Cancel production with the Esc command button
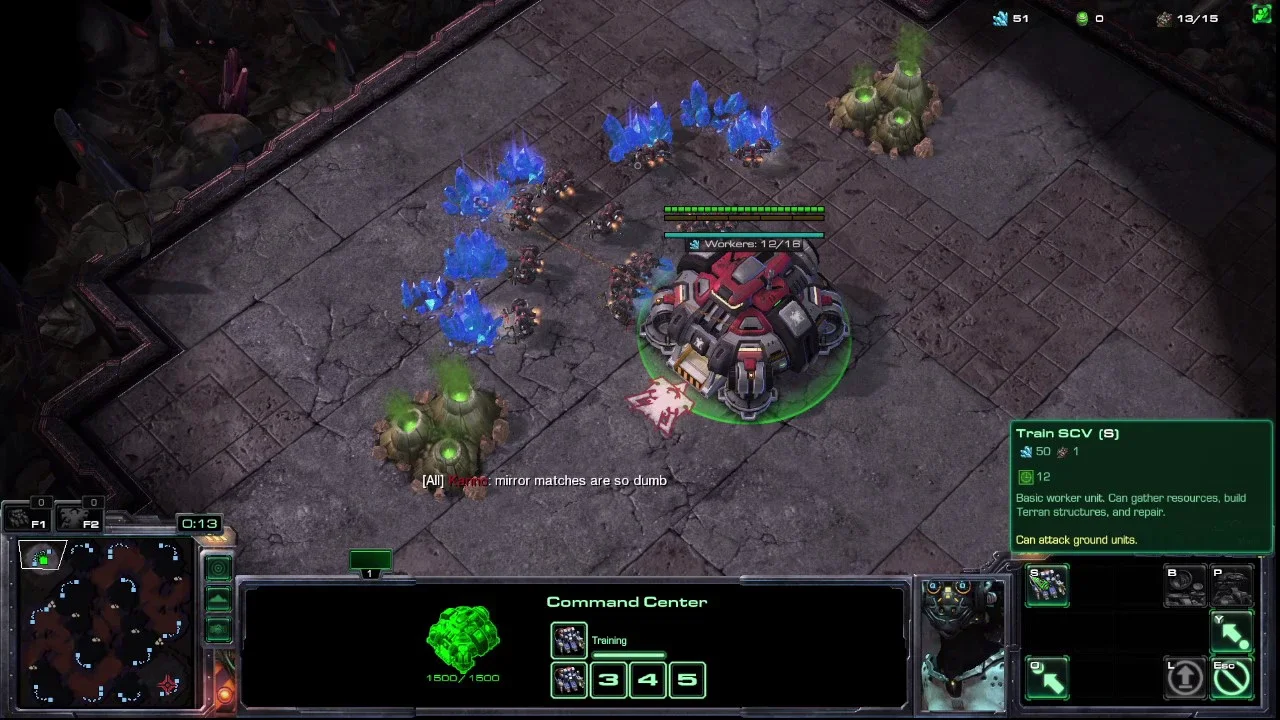This screenshot has height=720, width=1280. (1231, 678)
